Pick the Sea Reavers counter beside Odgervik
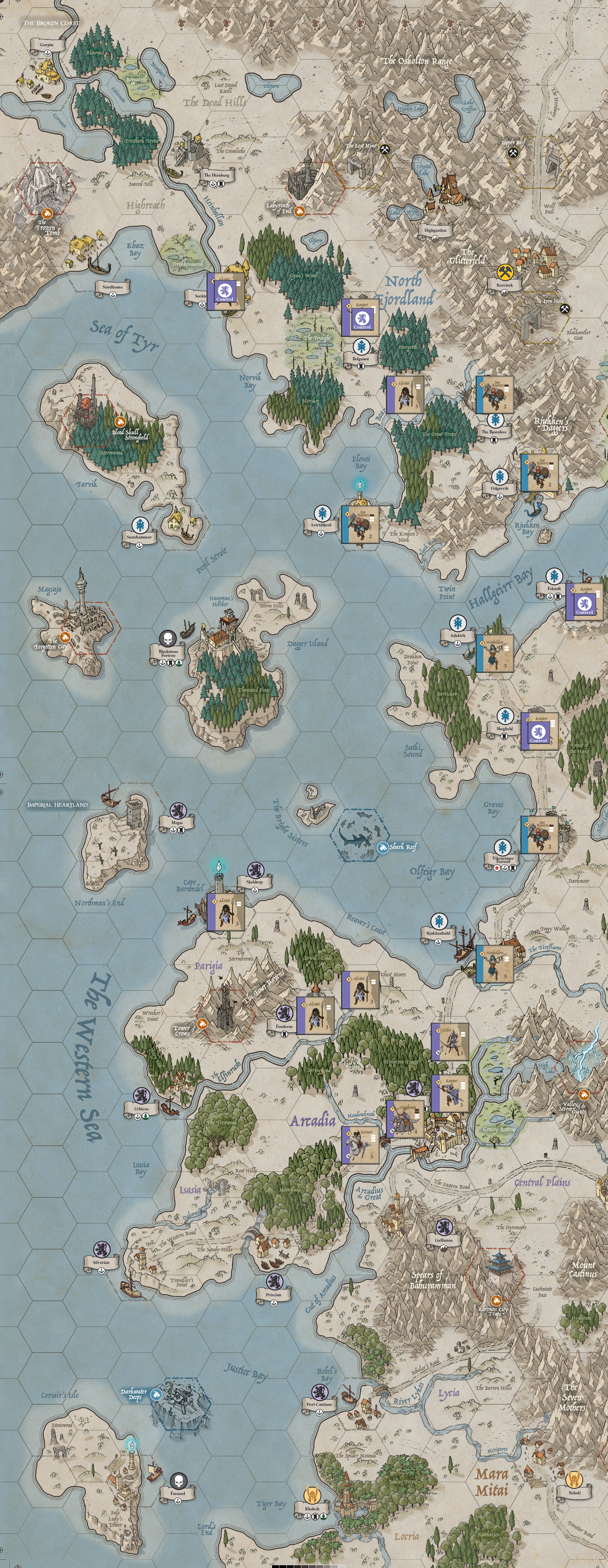The width and height of the screenshot is (608, 1568). 540,472
